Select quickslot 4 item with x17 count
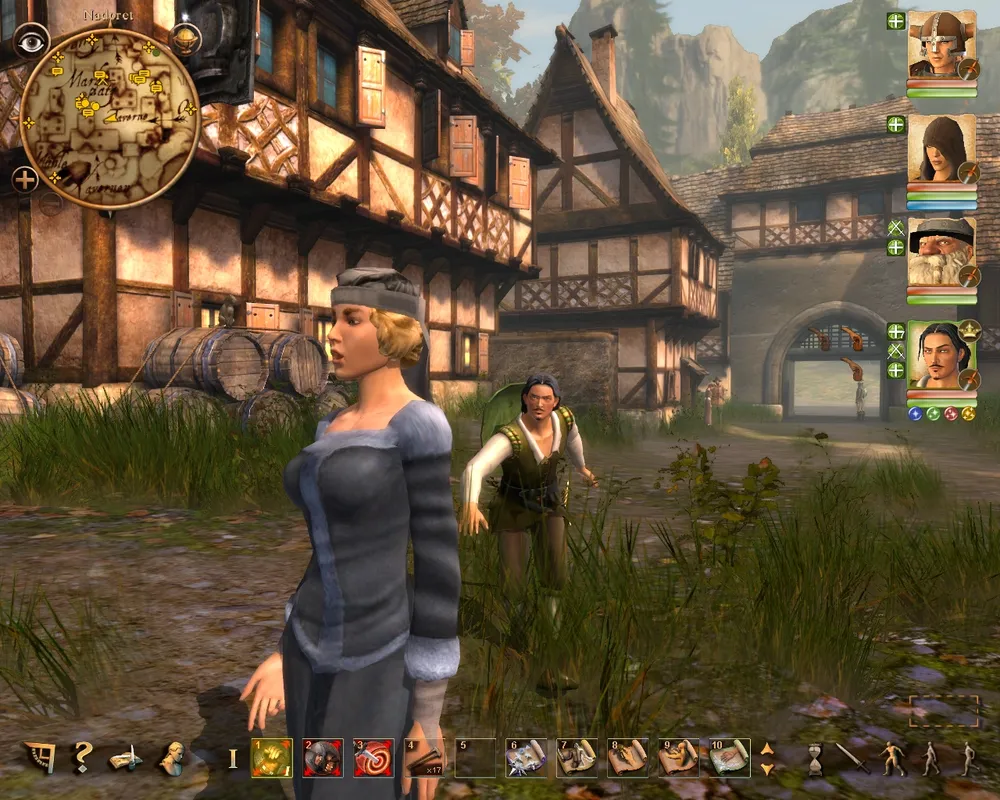 click(x=424, y=758)
